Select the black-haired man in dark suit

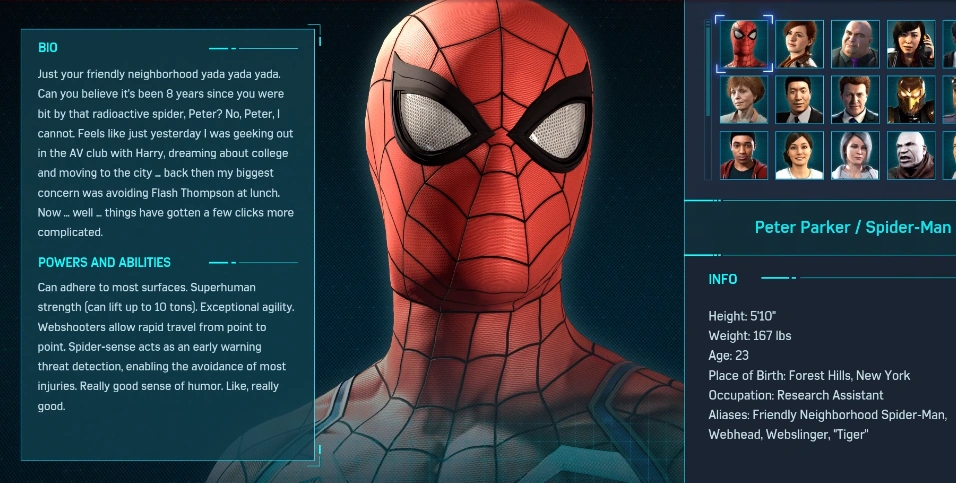point(799,100)
